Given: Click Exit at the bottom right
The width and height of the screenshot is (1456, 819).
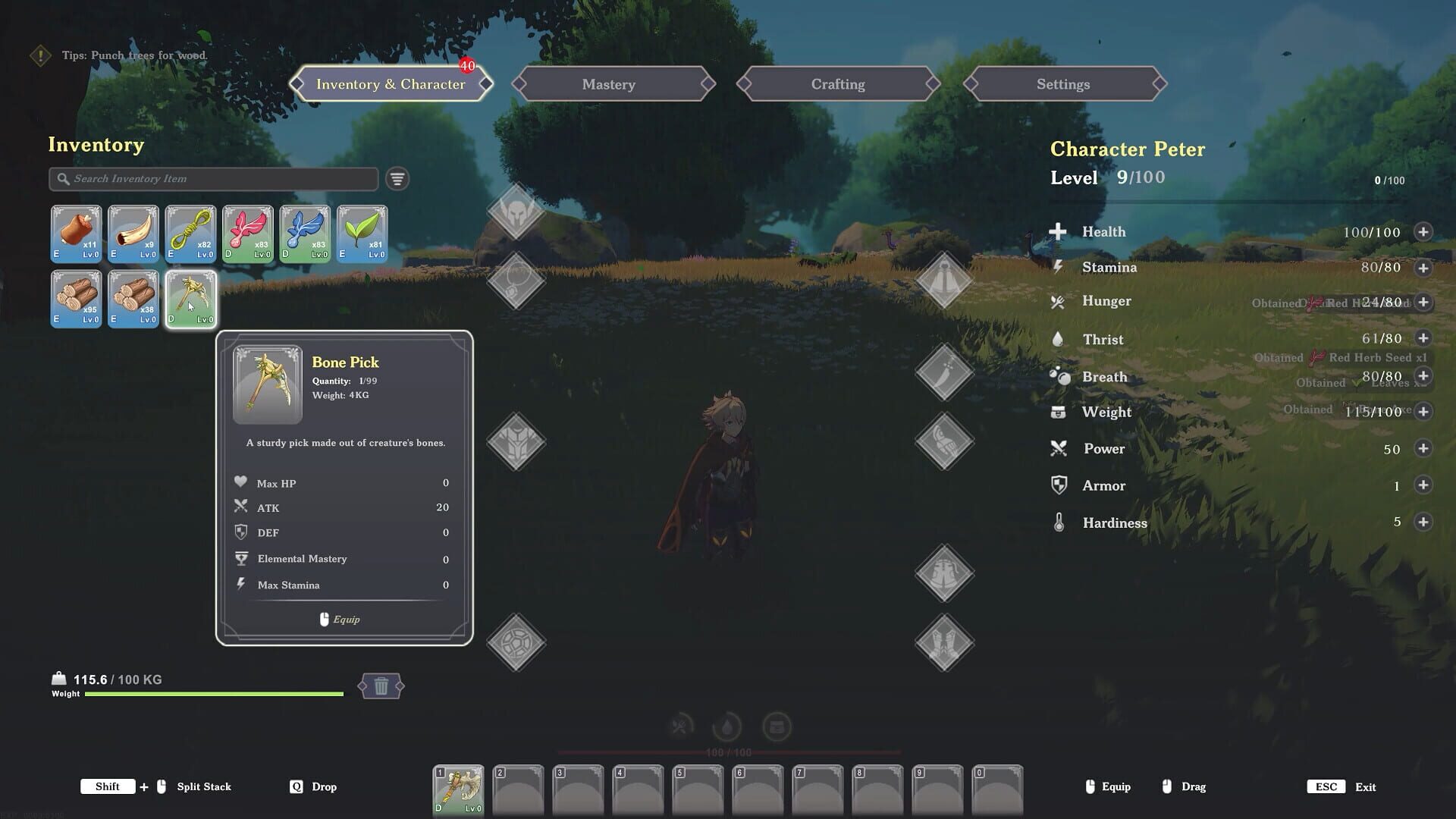Looking at the screenshot, I should [1363, 786].
